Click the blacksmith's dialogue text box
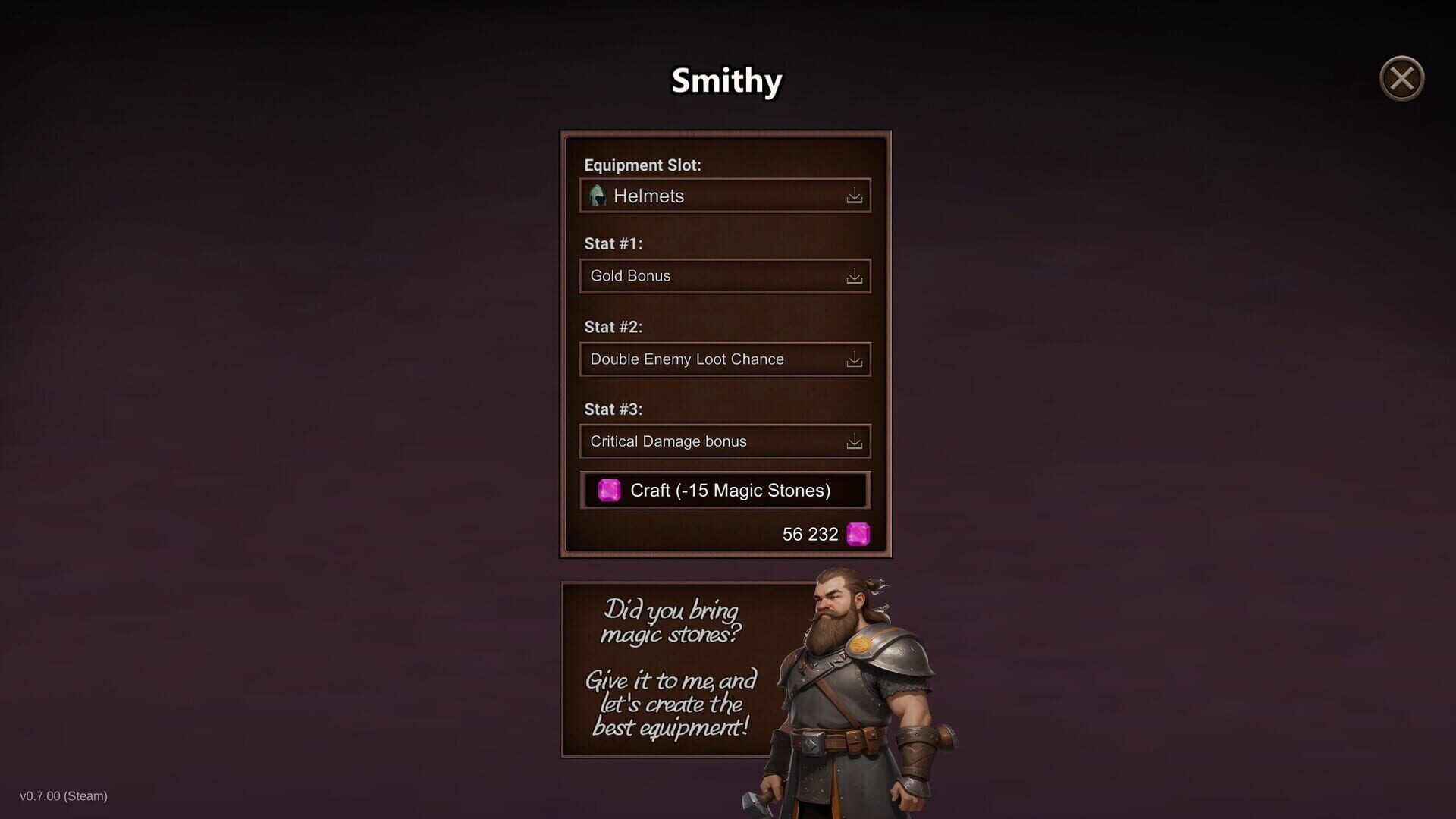The image size is (1456, 819). (x=667, y=667)
